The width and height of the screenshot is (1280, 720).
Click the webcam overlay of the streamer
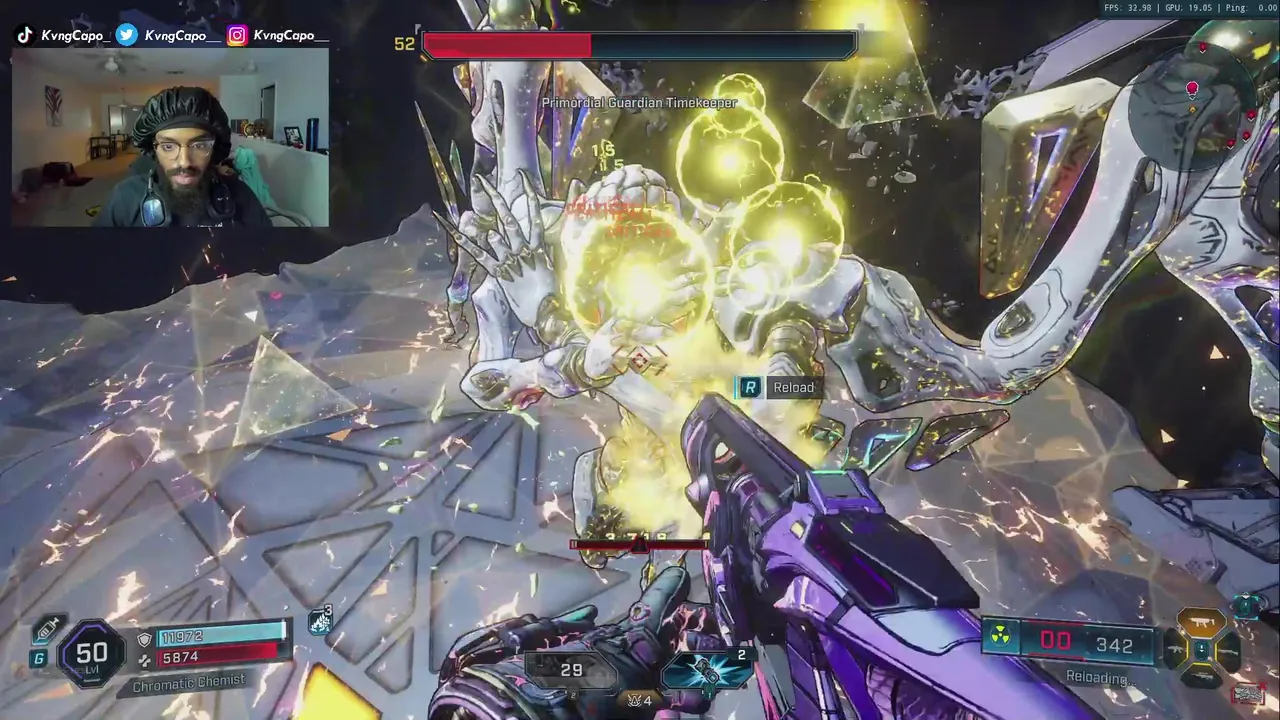(x=170, y=137)
